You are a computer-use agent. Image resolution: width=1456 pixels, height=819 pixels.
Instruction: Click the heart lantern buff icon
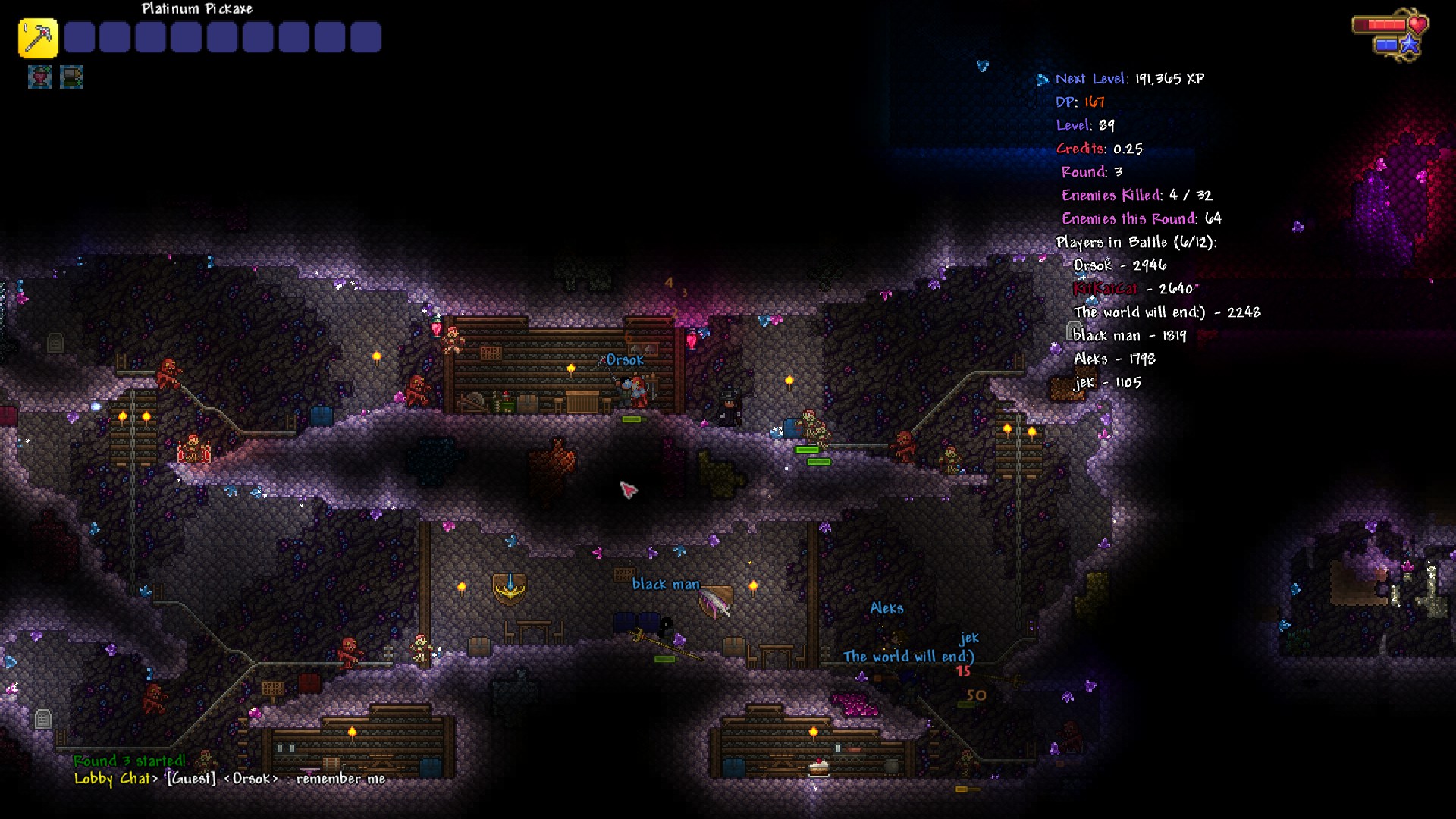click(x=39, y=77)
